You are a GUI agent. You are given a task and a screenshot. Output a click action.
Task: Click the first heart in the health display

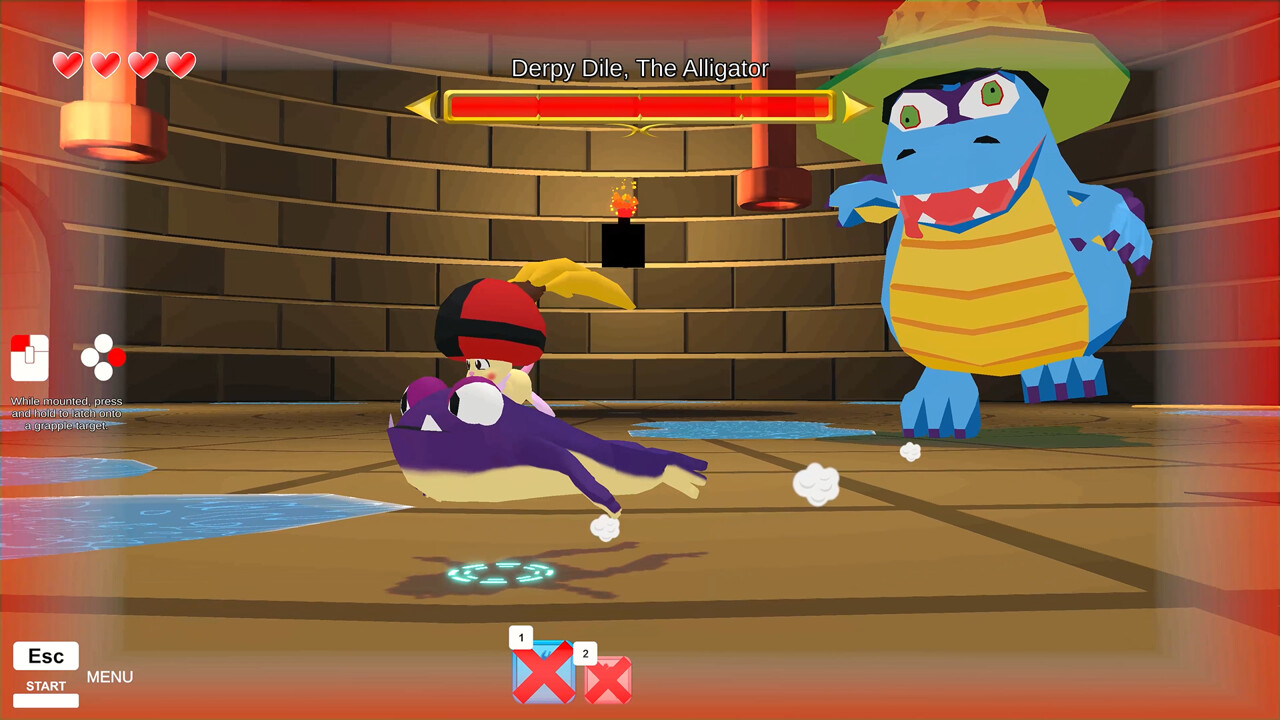pos(66,64)
